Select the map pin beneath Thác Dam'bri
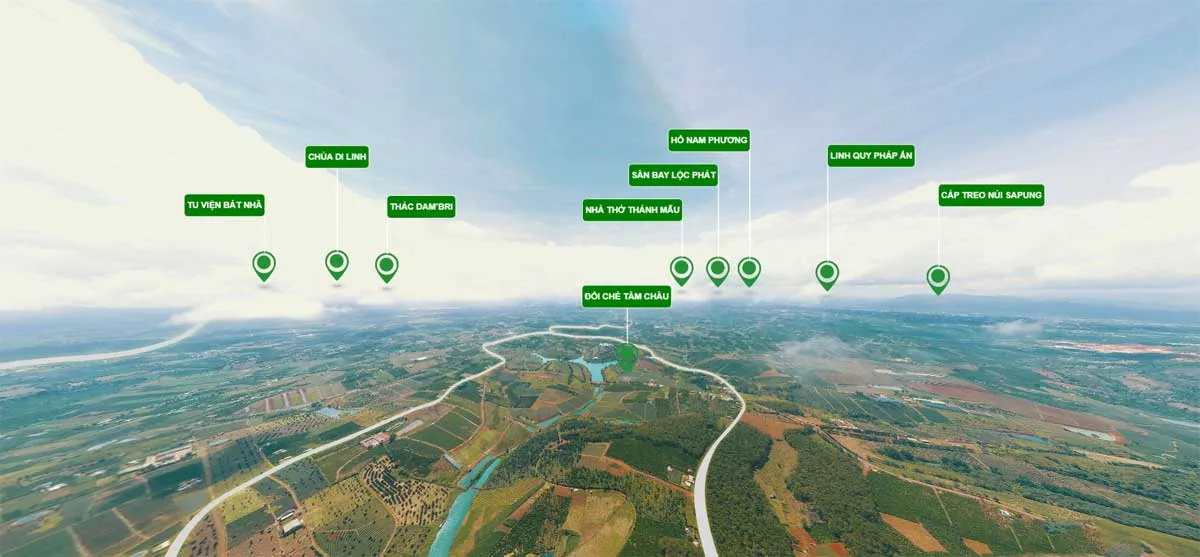Screen dimensions: 1200x557 (387, 266)
